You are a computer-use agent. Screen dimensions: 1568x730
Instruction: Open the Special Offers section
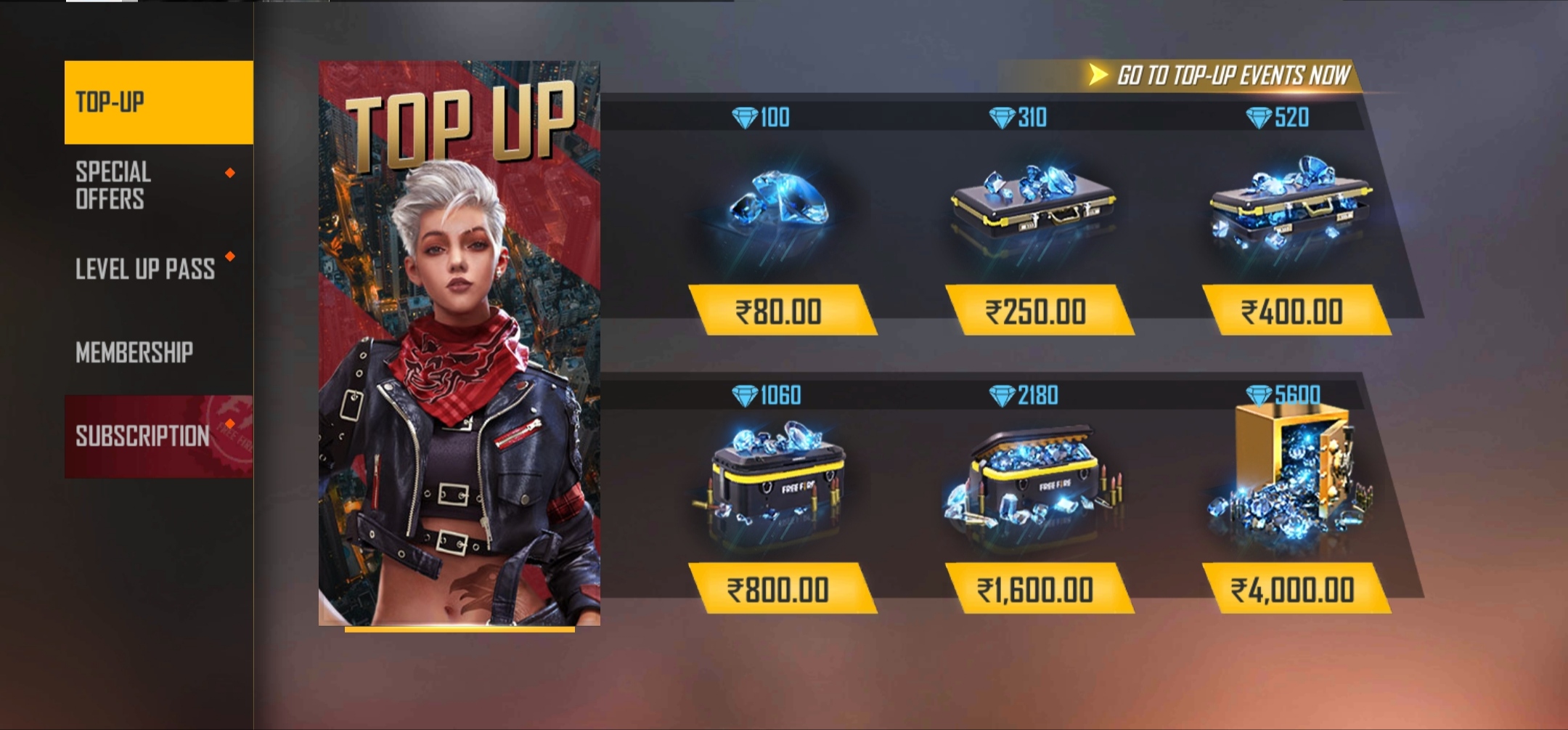click(158, 185)
